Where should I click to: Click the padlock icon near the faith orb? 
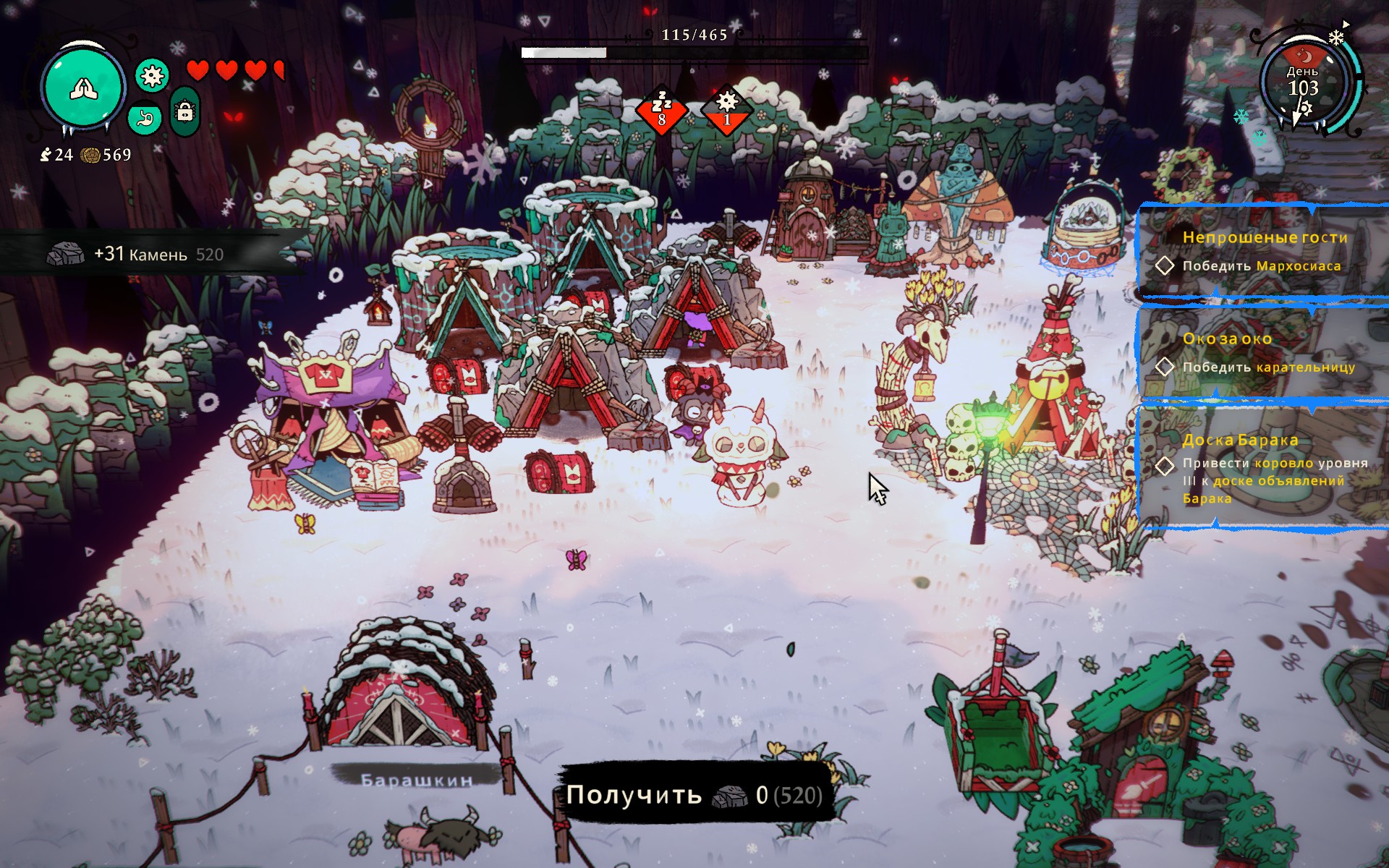[x=185, y=112]
